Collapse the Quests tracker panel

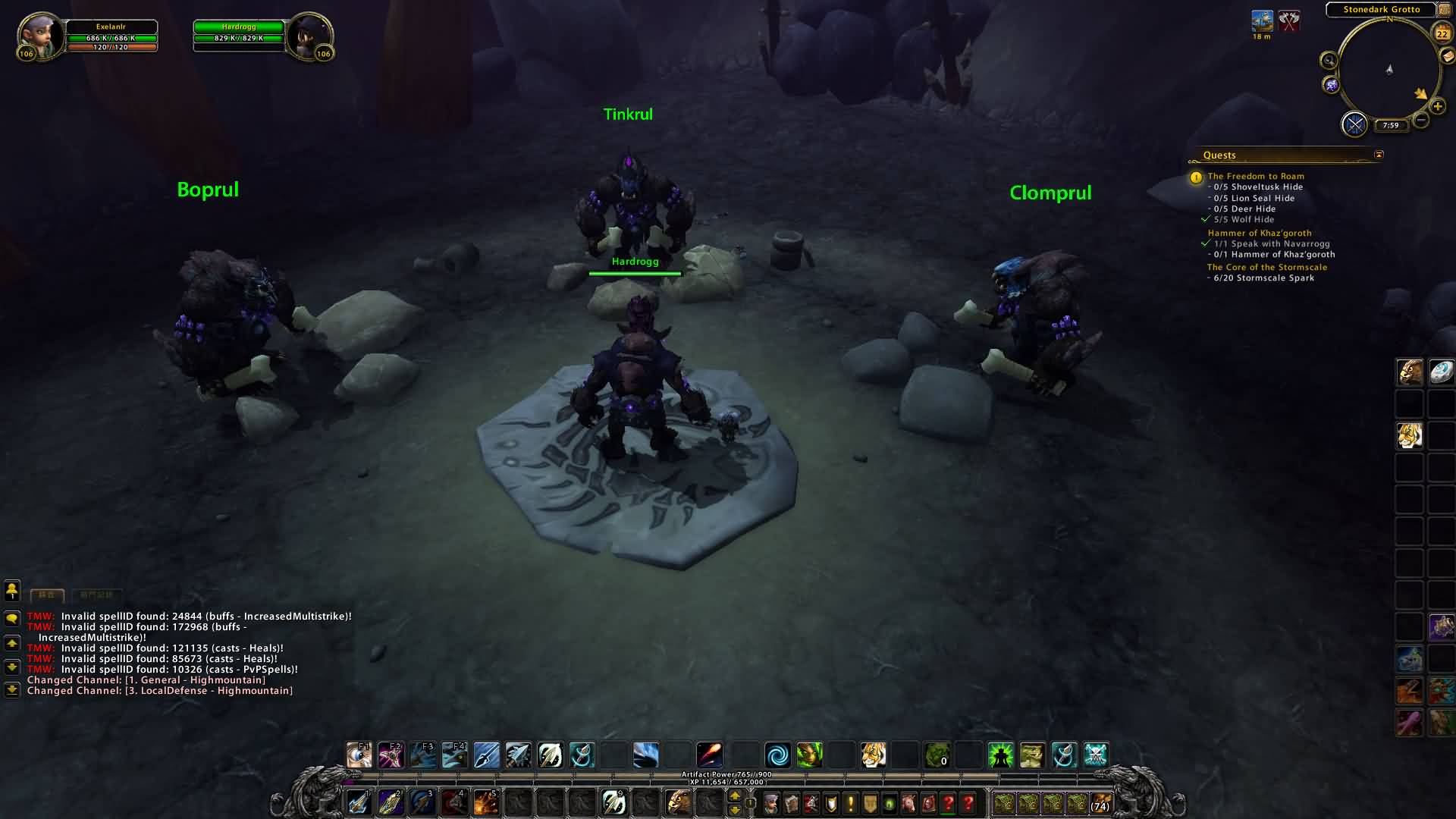point(1379,155)
